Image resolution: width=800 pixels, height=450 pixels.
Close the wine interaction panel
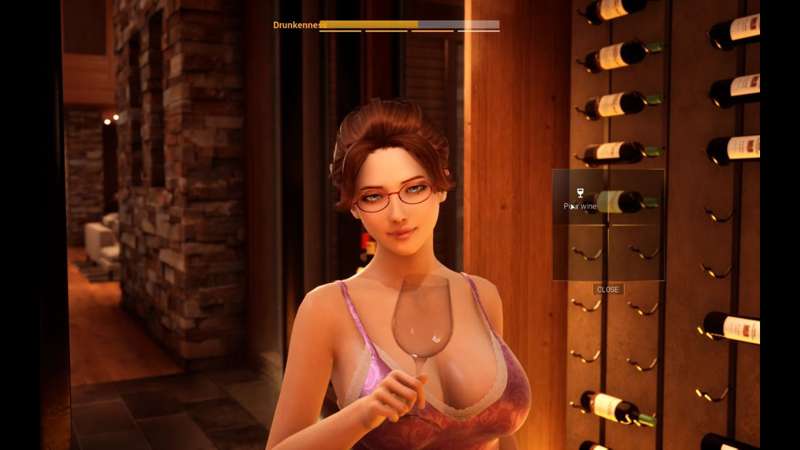(608, 289)
